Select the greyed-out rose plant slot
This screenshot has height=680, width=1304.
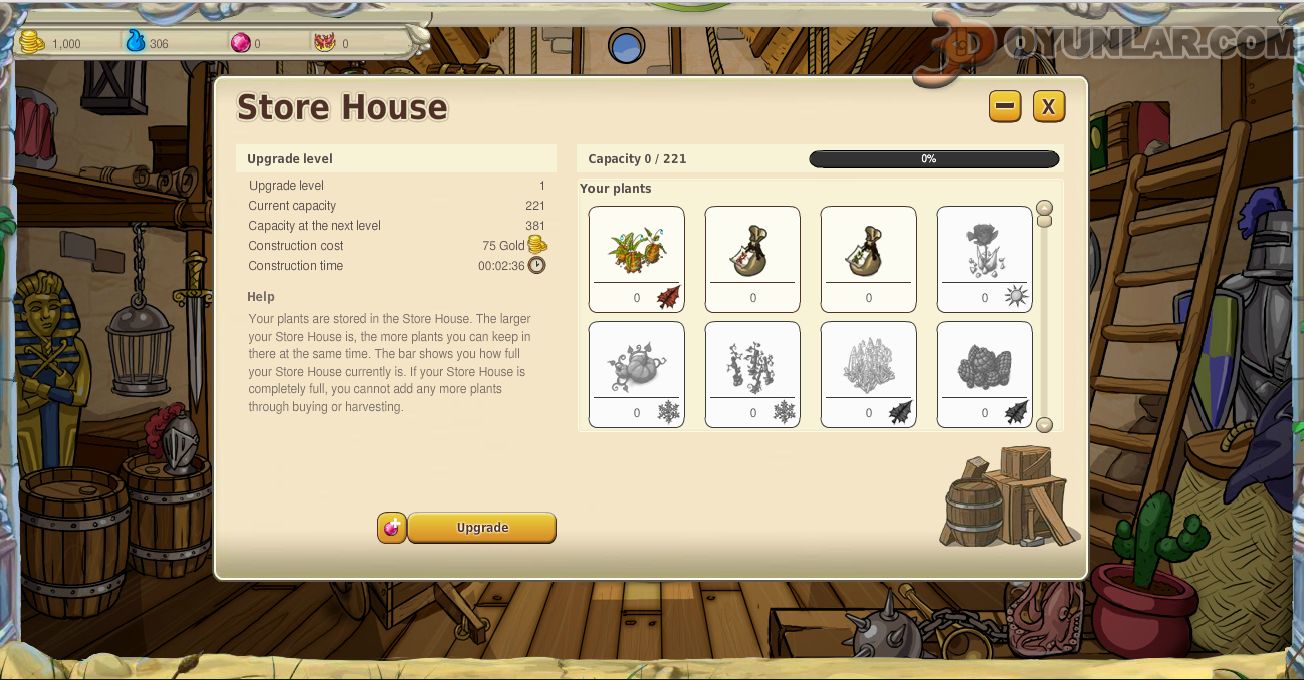tap(985, 259)
